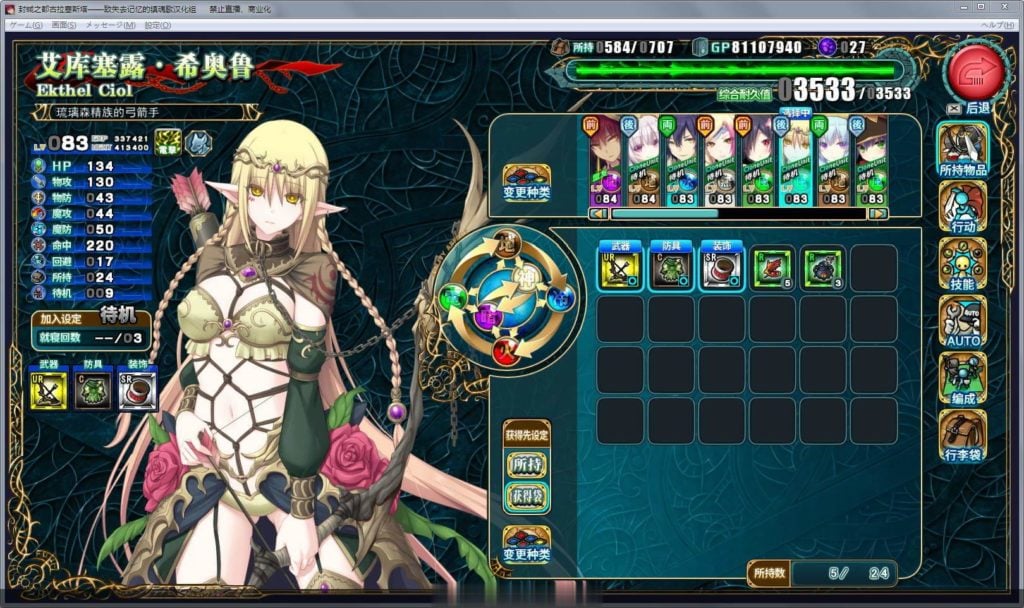Open the 技能 skills tab

[x=962, y=264]
